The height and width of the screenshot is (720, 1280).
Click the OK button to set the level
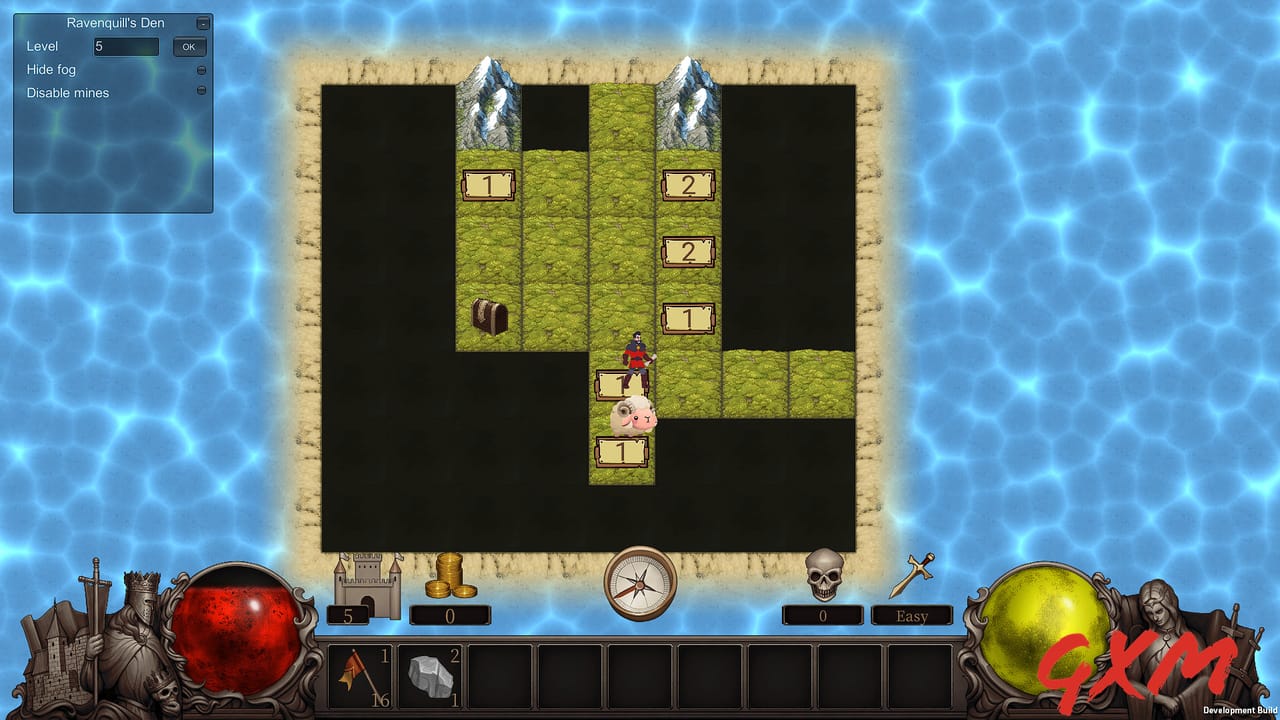coord(189,46)
